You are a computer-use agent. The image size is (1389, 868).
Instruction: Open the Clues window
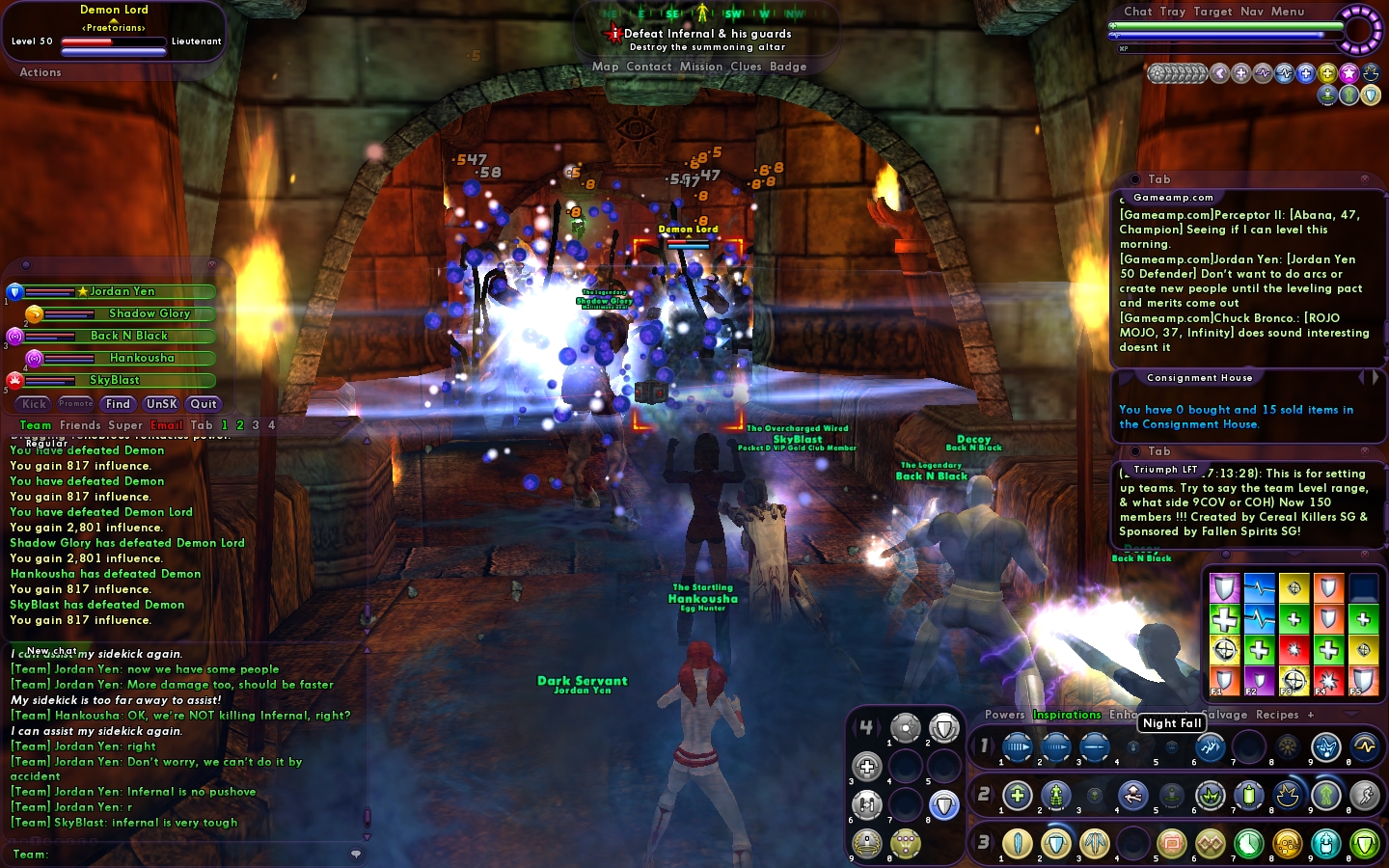(x=746, y=67)
